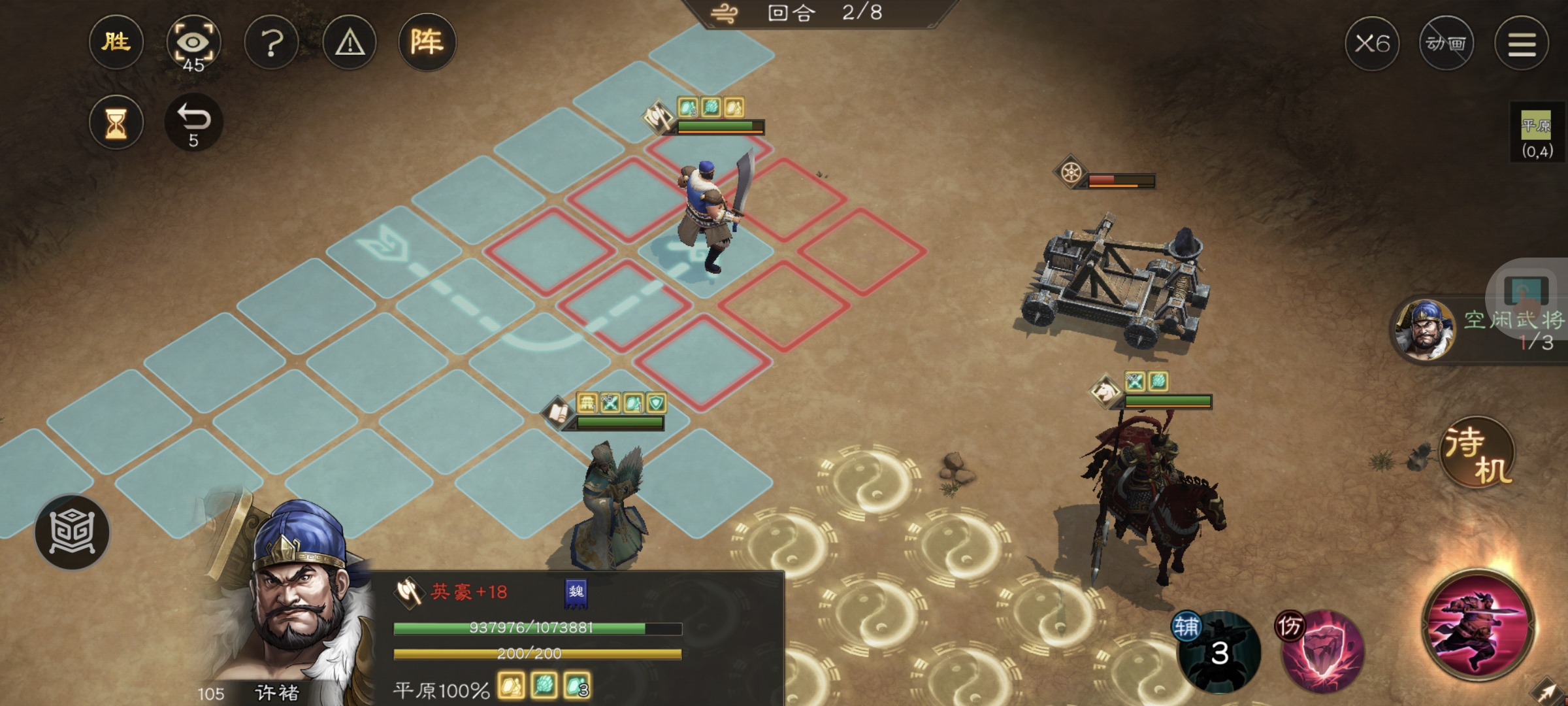This screenshot has height=706, width=1568.
Task: Enable the eye spectate icon showing 45
Action: [195, 42]
